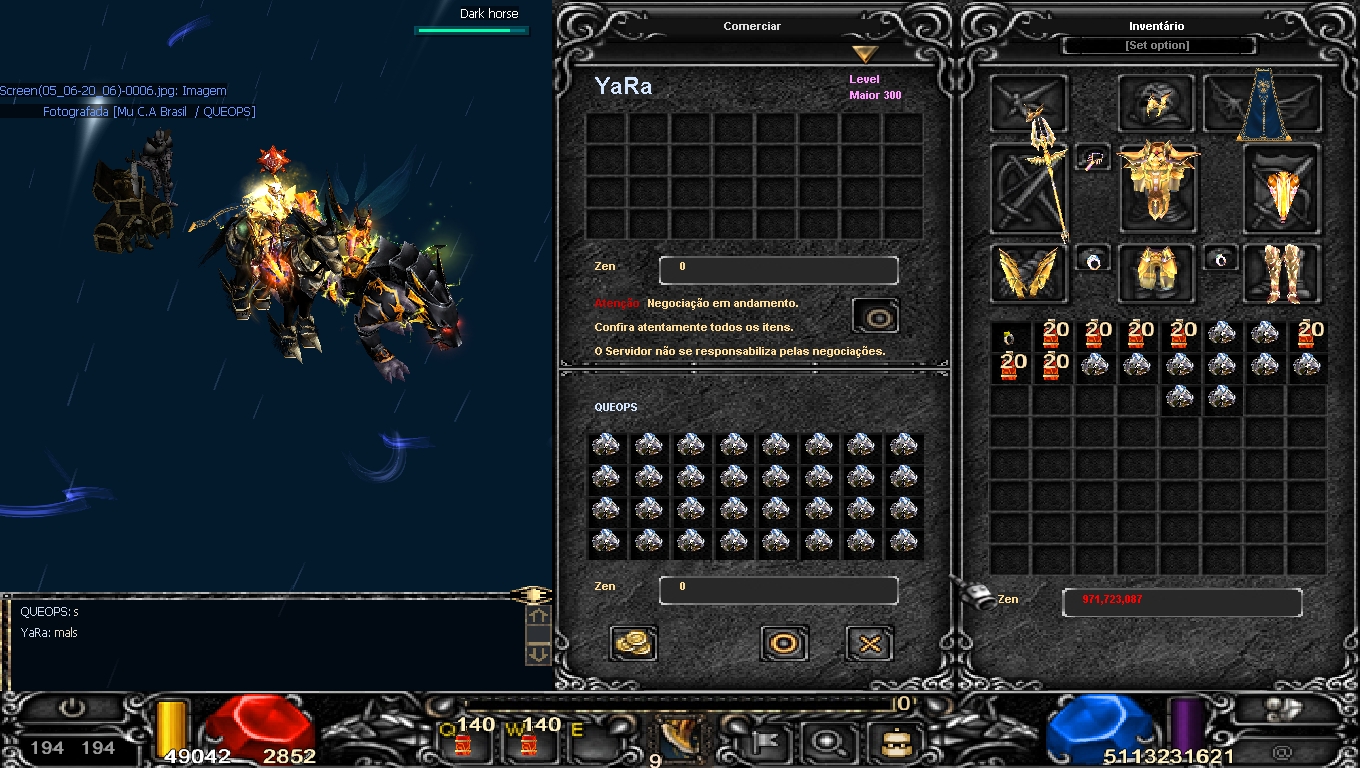The width and height of the screenshot is (1360, 768).
Task: Choose the golden gloves slot
Action: click(x=1029, y=273)
